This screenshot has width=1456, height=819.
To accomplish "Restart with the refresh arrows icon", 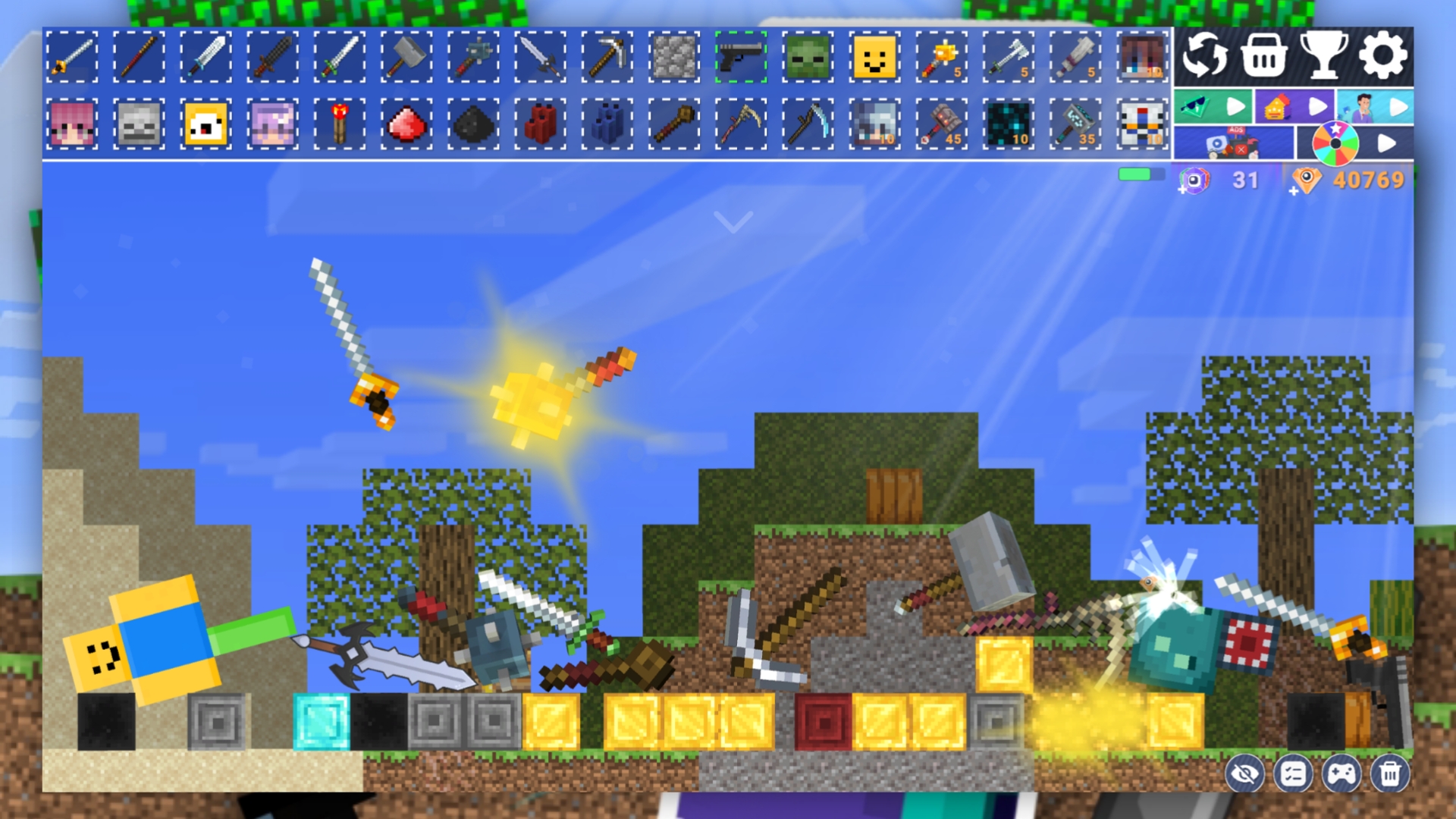I will 1207,56.
